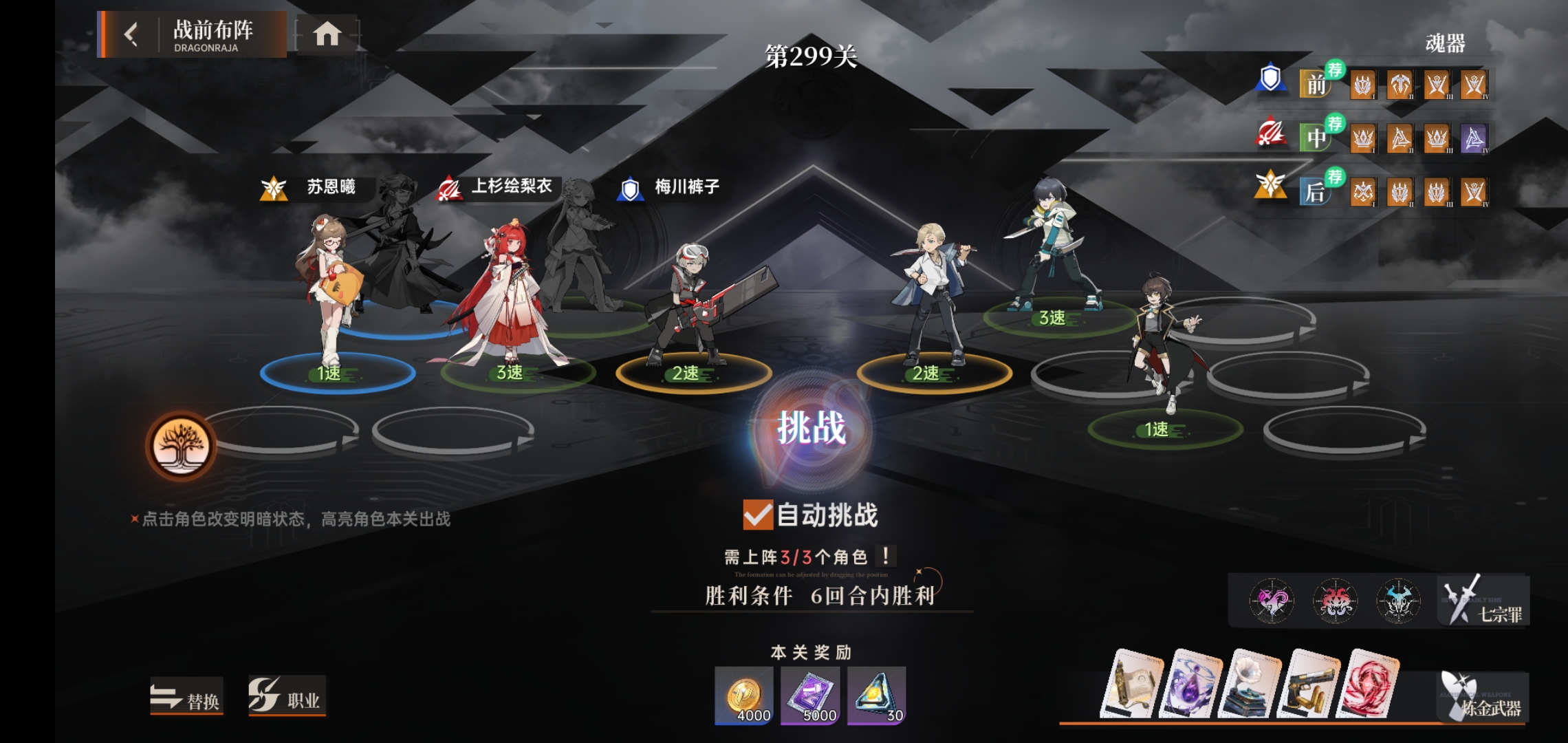Image resolution: width=1568 pixels, height=743 pixels.
Task: Open the 替换 replace option
Action: (186, 698)
